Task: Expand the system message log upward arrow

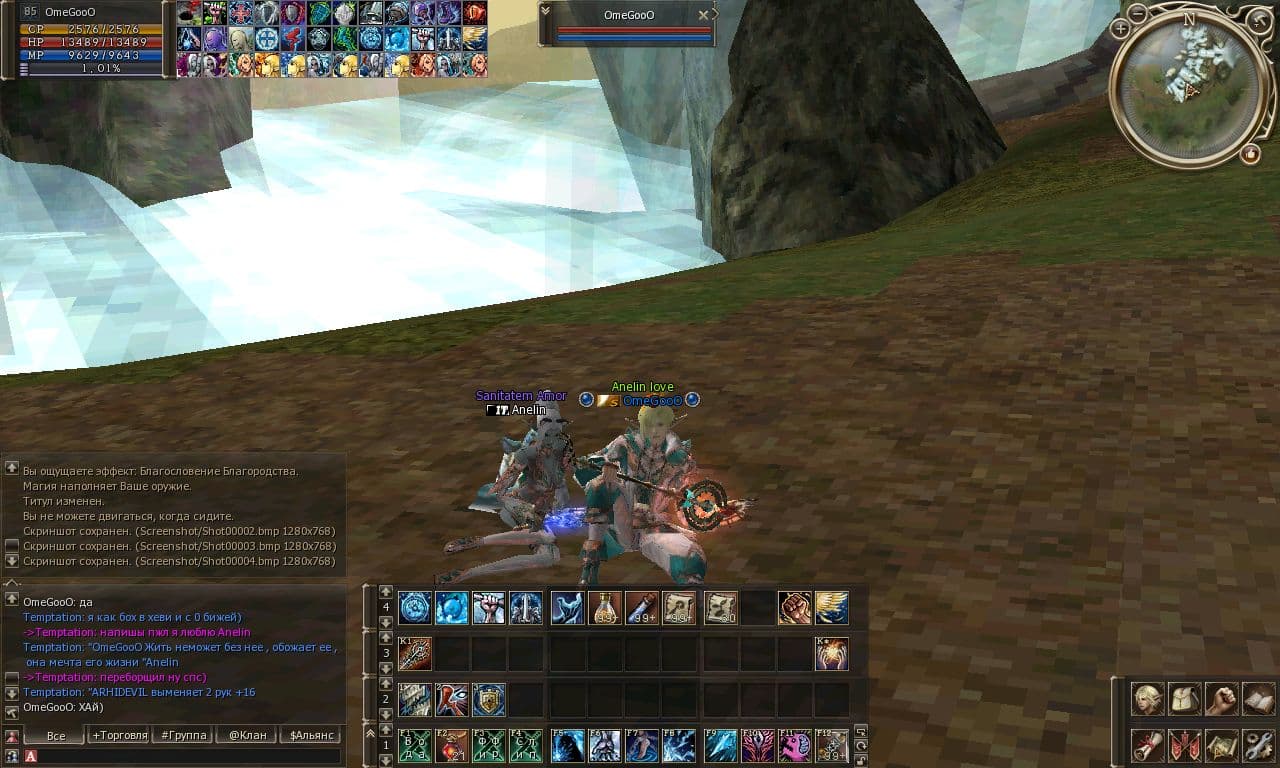Action: (13, 467)
